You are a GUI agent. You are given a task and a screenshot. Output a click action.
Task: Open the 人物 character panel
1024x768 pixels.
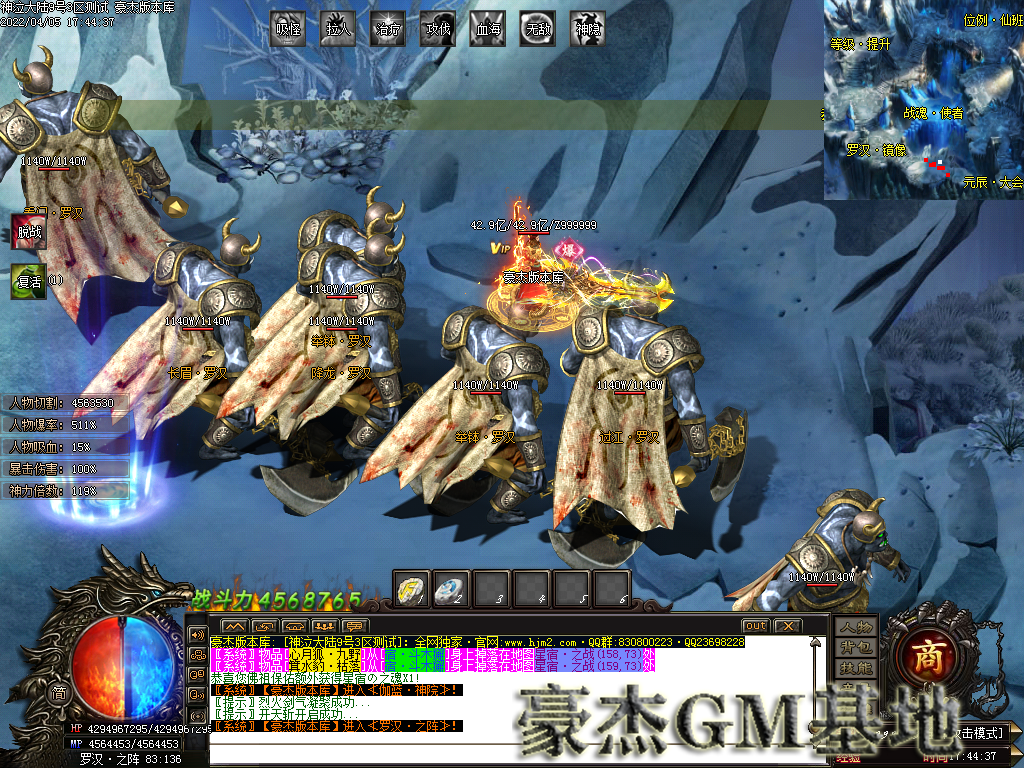[x=857, y=627]
